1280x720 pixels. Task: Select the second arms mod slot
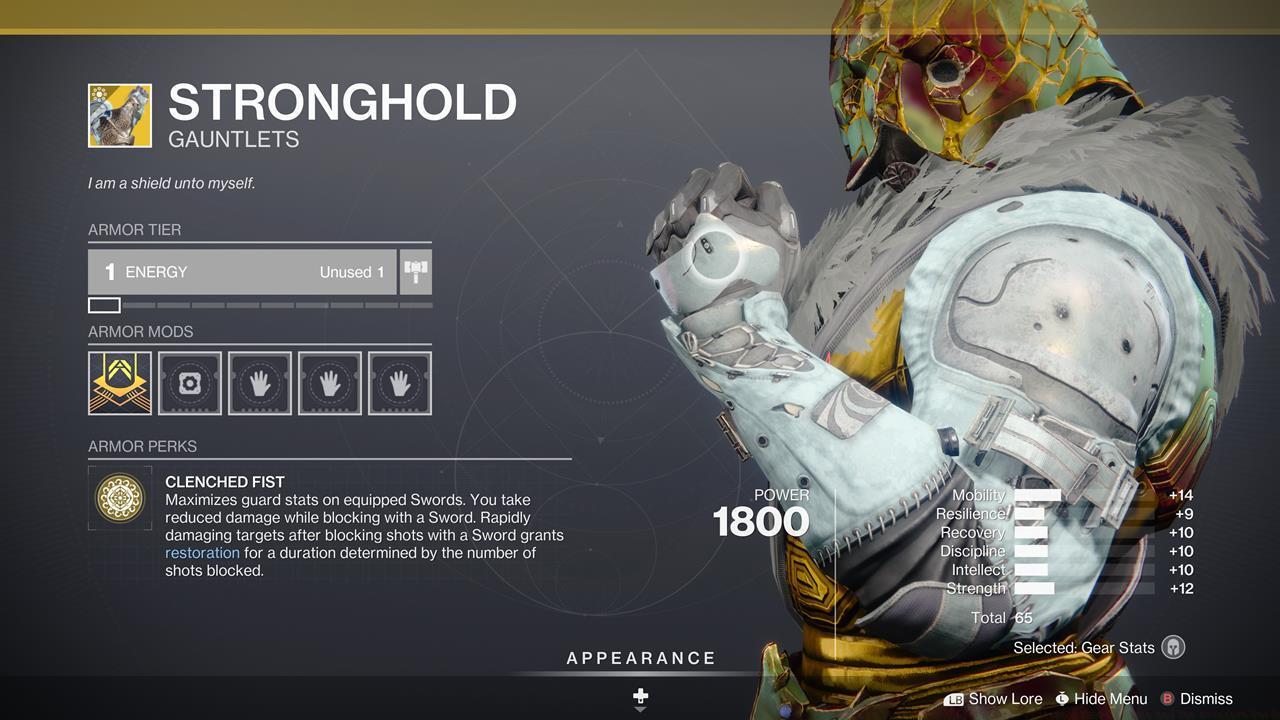click(329, 382)
